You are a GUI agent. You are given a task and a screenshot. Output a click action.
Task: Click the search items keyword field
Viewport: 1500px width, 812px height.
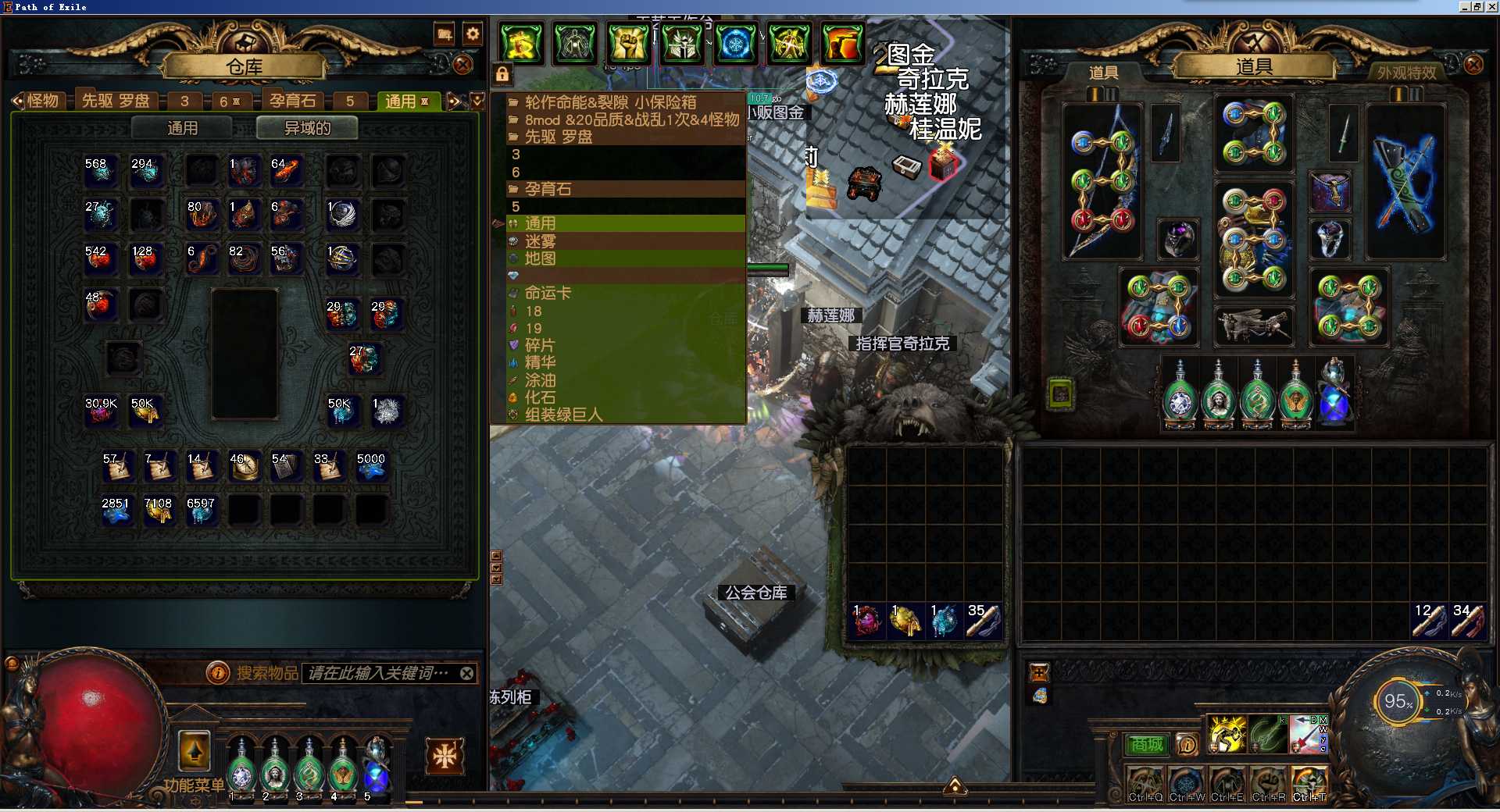(x=379, y=673)
